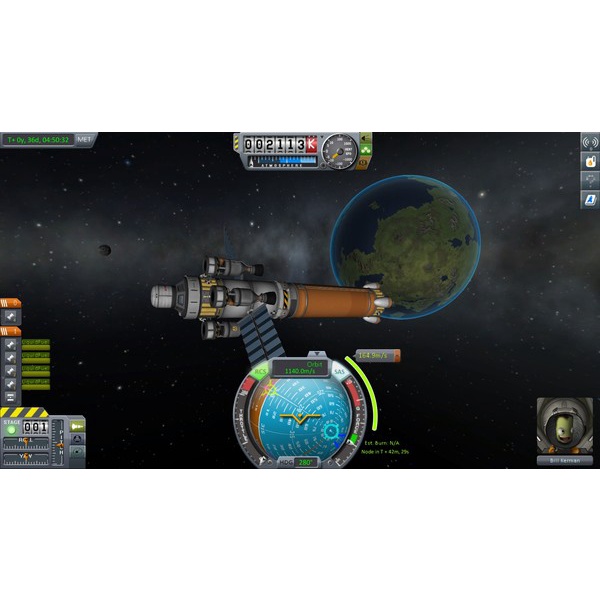Open Bill Kerman's crew portrait

click(x=558, y=425)
